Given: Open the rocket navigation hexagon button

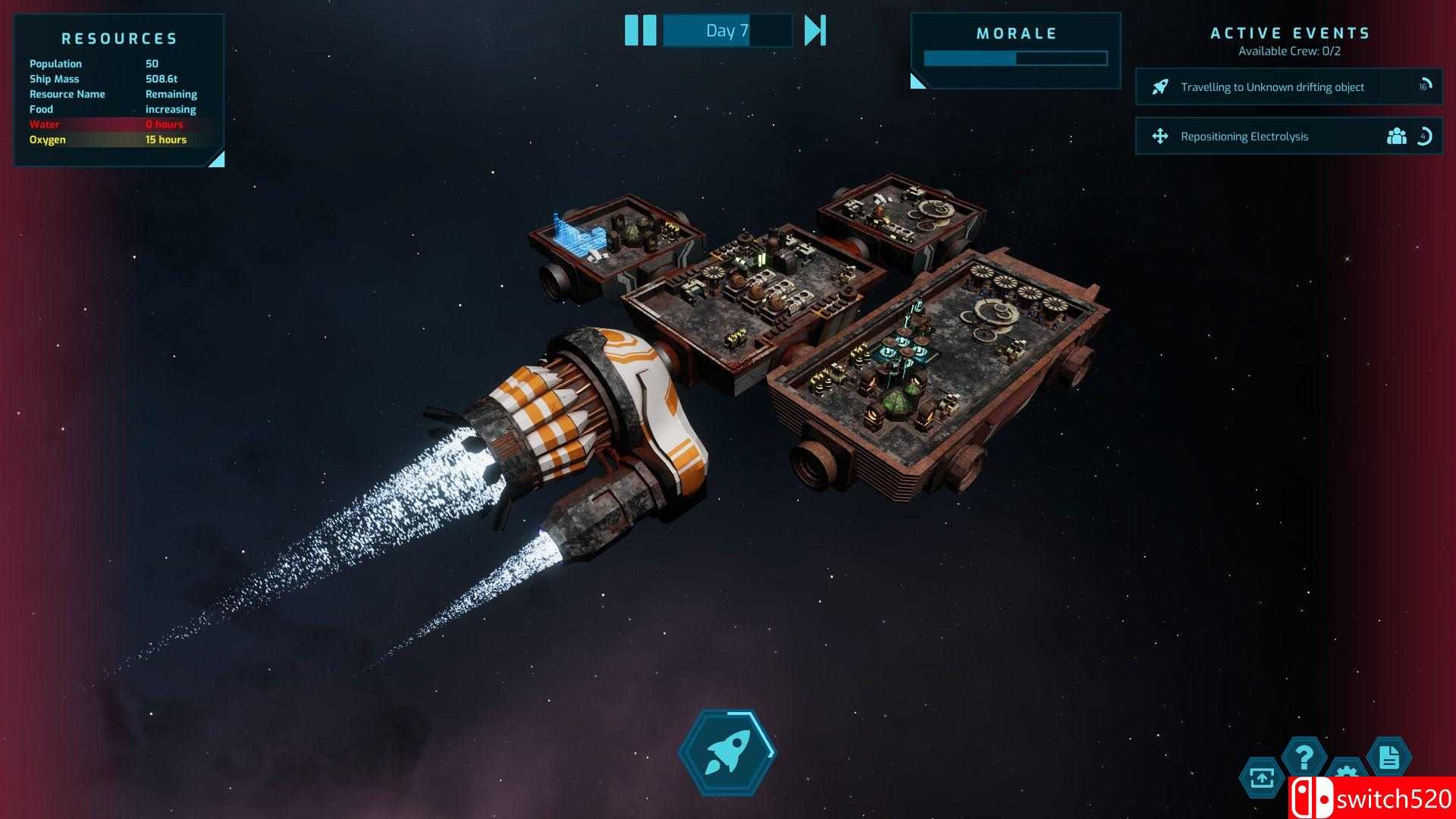Looking at the screenshot, I should [x=727, y=752].
